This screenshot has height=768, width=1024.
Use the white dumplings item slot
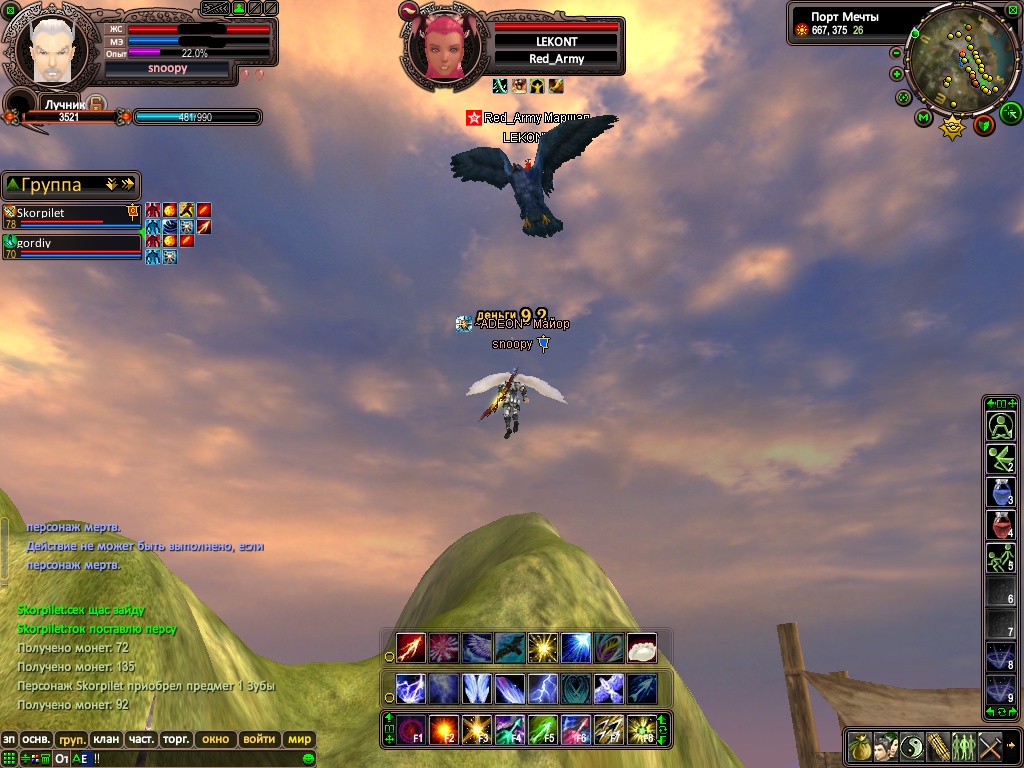click(641, 648)
